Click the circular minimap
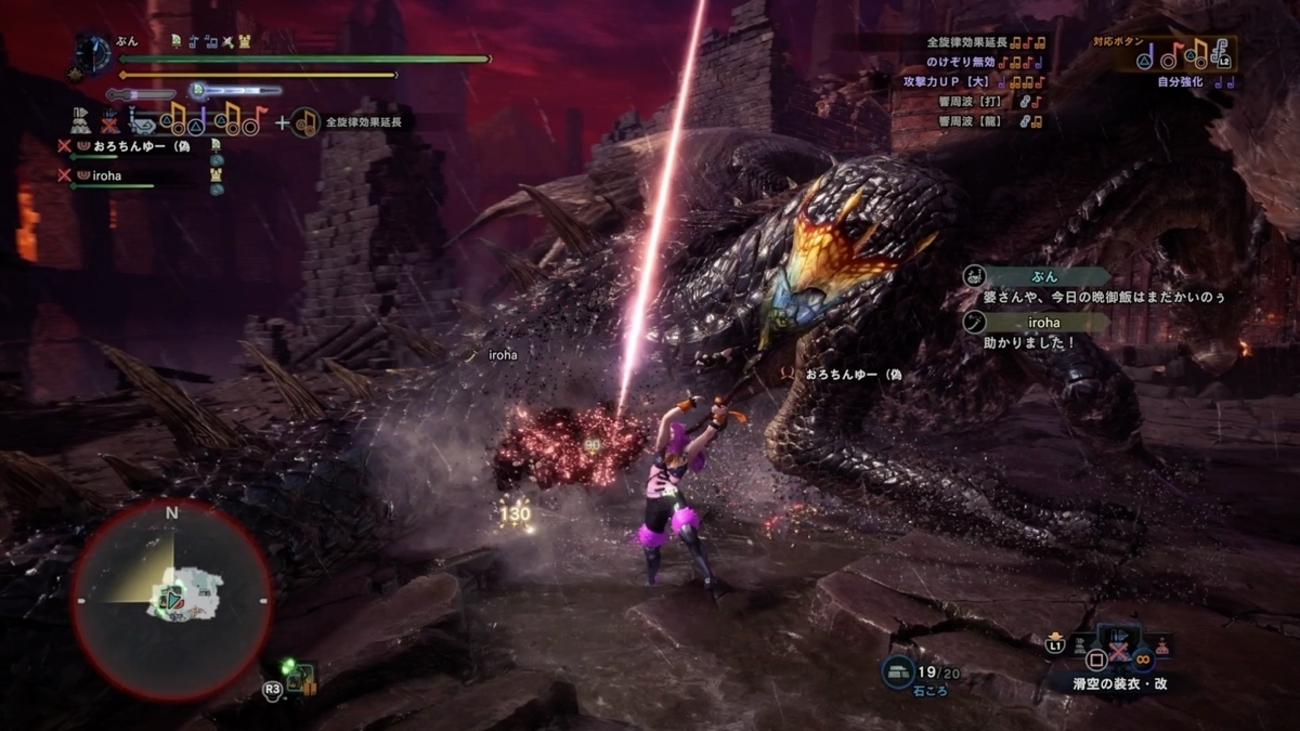The height and width of the screenshot is (731, 1300). (x=171, y=600)
